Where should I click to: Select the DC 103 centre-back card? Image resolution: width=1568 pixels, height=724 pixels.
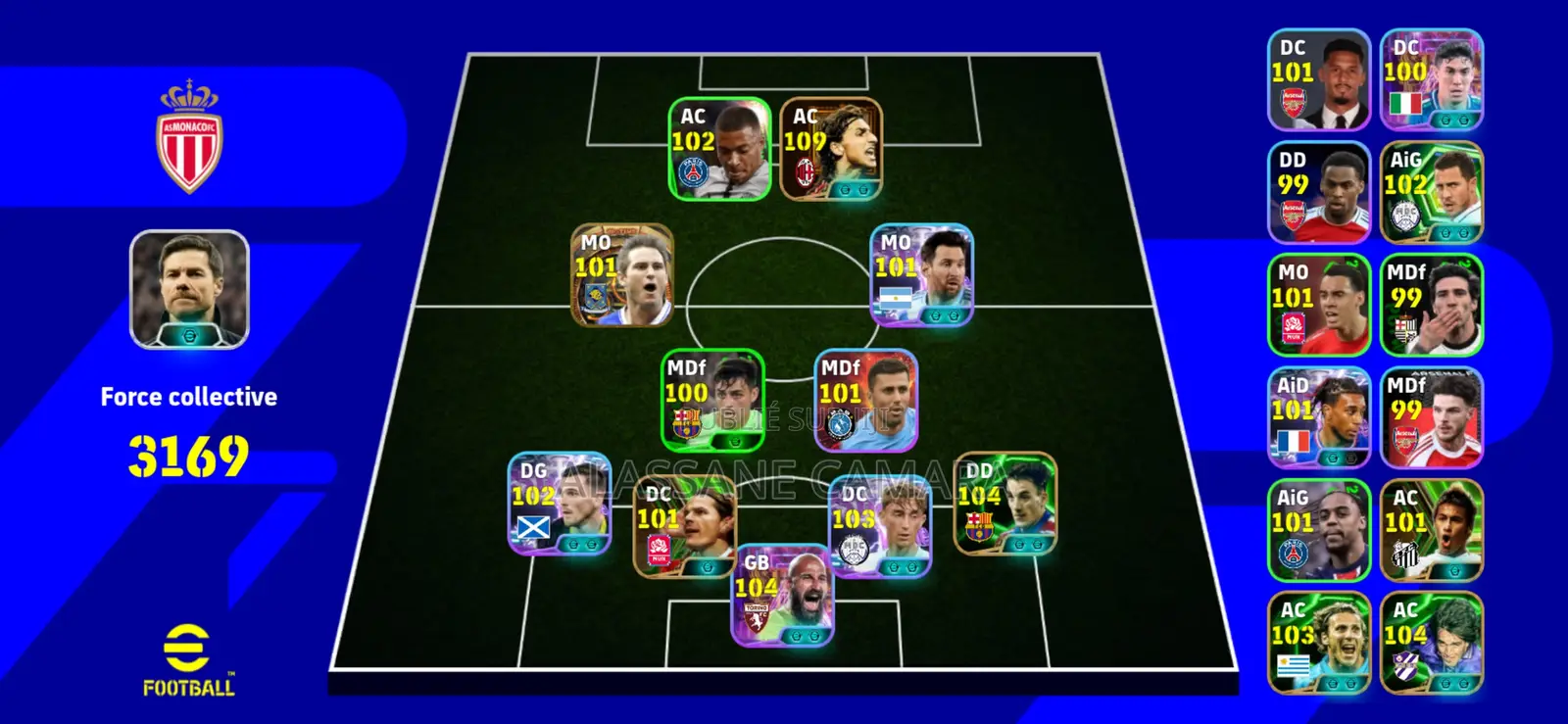tap(879, 527)
